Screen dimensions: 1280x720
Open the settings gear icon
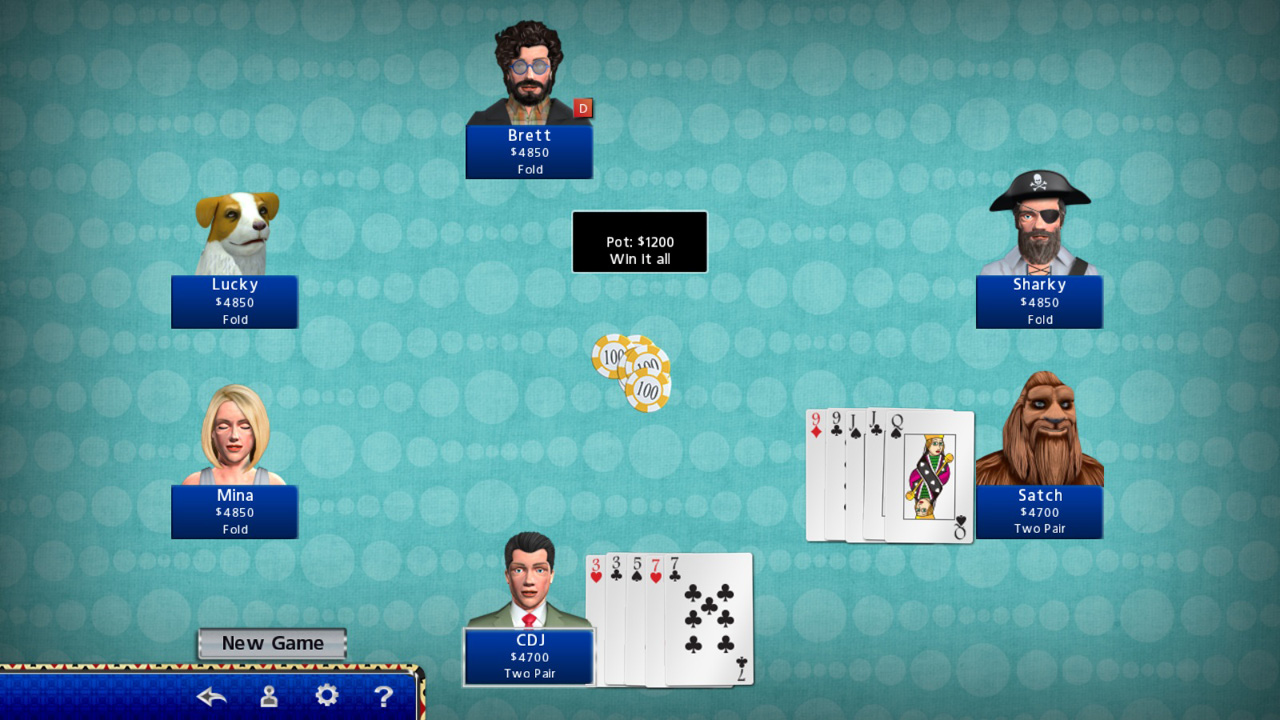pyautogui.click(x=327, y=694)
